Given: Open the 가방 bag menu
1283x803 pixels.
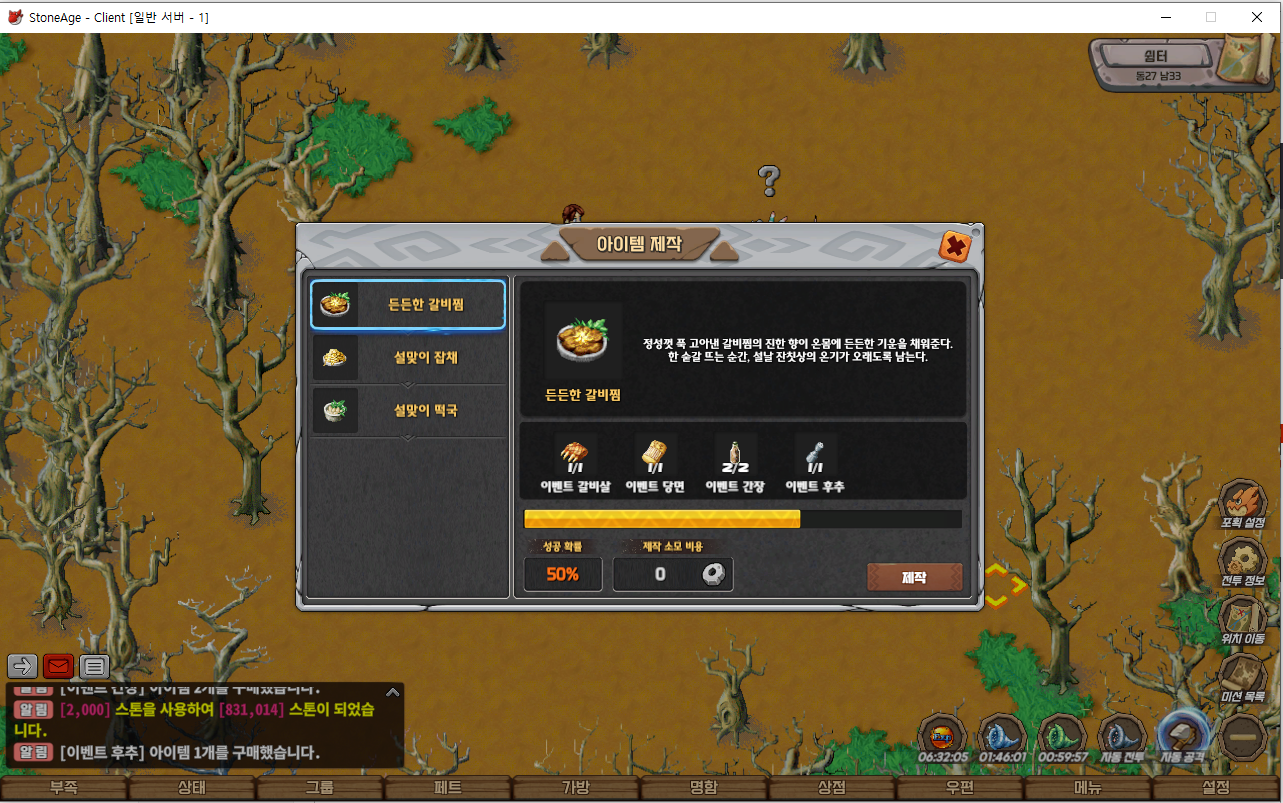Looking at the screenshot, I should pyautogui.click(x=576, y=788).
